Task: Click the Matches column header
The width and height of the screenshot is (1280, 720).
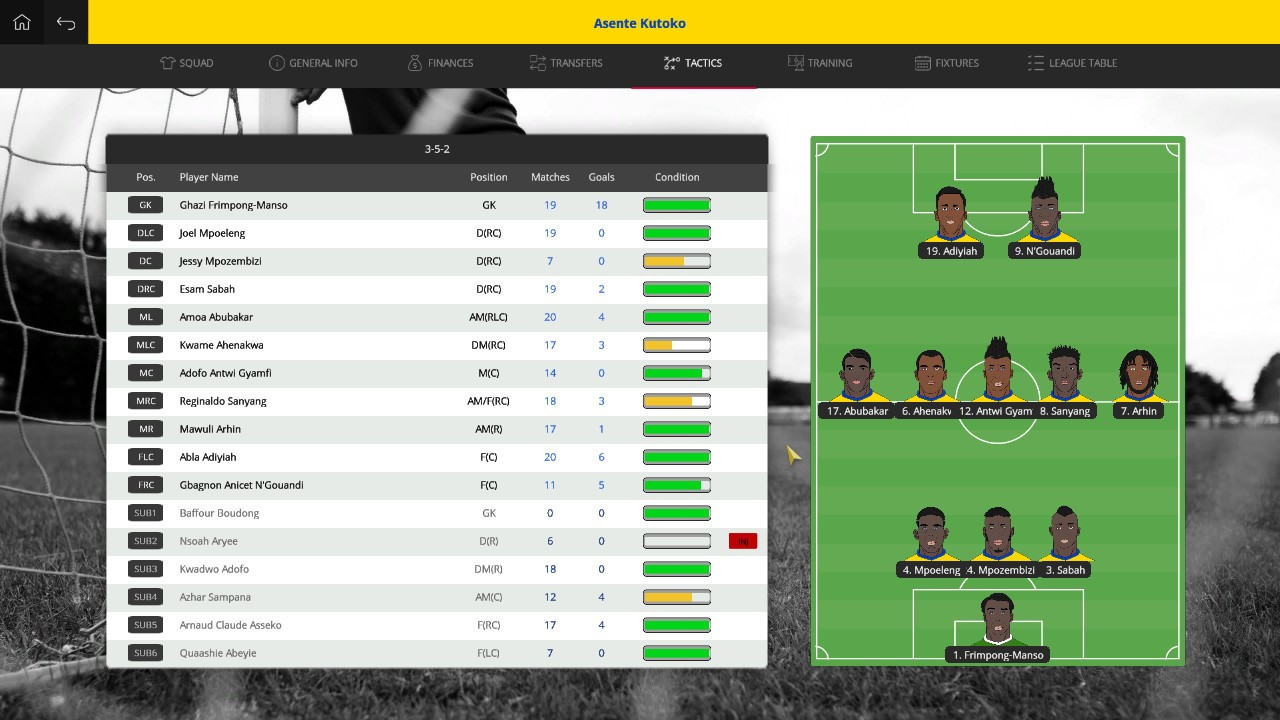Action: click(550, 177)
